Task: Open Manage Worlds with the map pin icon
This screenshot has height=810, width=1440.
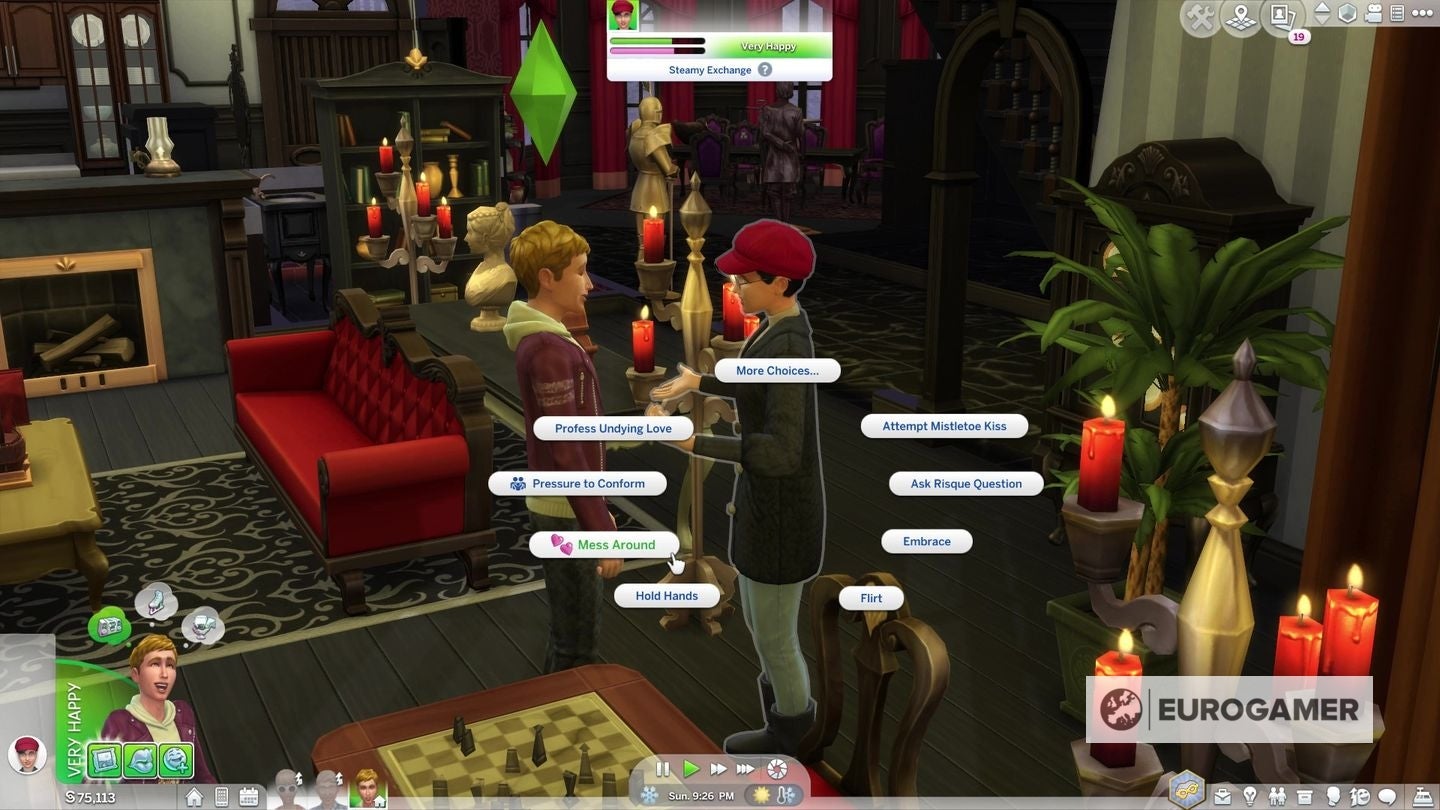Action: click(1241, 16)
